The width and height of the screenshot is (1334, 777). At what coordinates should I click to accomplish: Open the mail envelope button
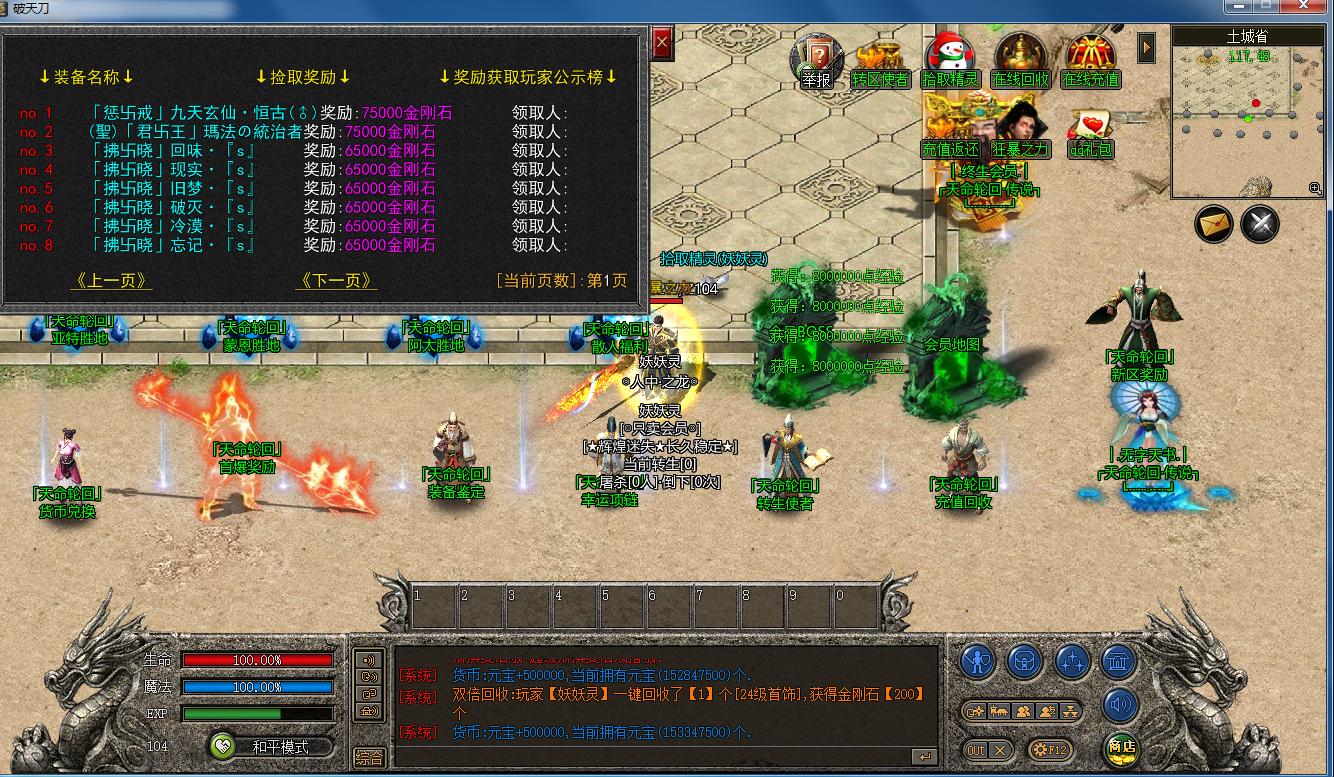click(x=1214, y=224)
